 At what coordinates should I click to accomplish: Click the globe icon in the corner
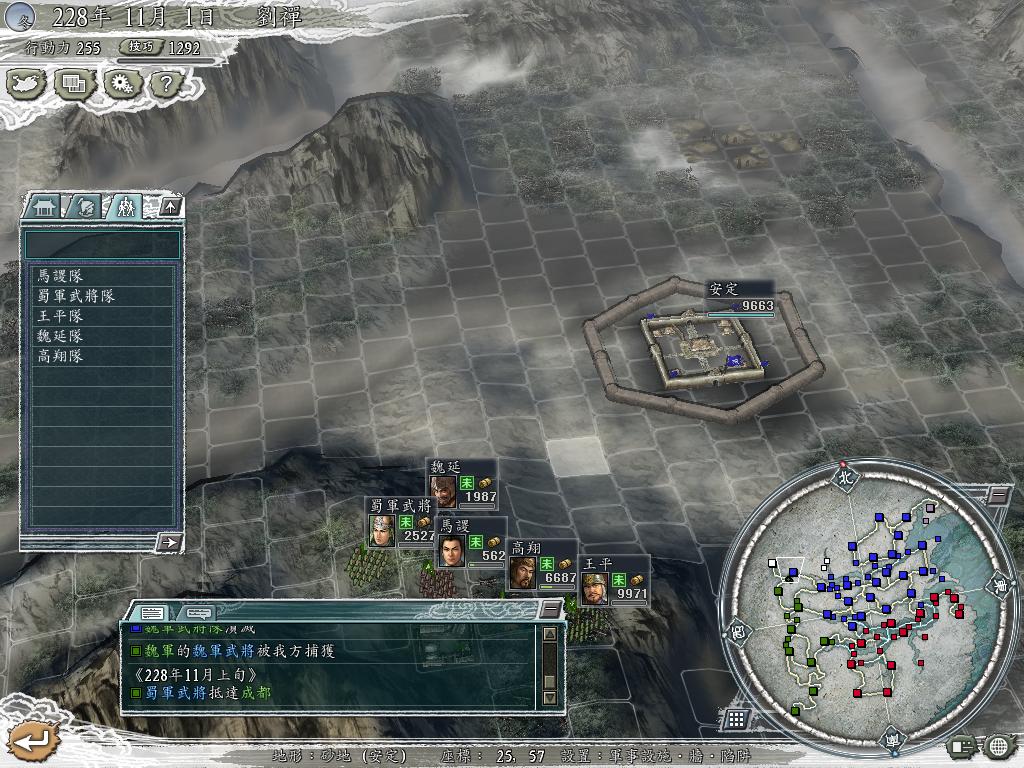coord(998,745)
